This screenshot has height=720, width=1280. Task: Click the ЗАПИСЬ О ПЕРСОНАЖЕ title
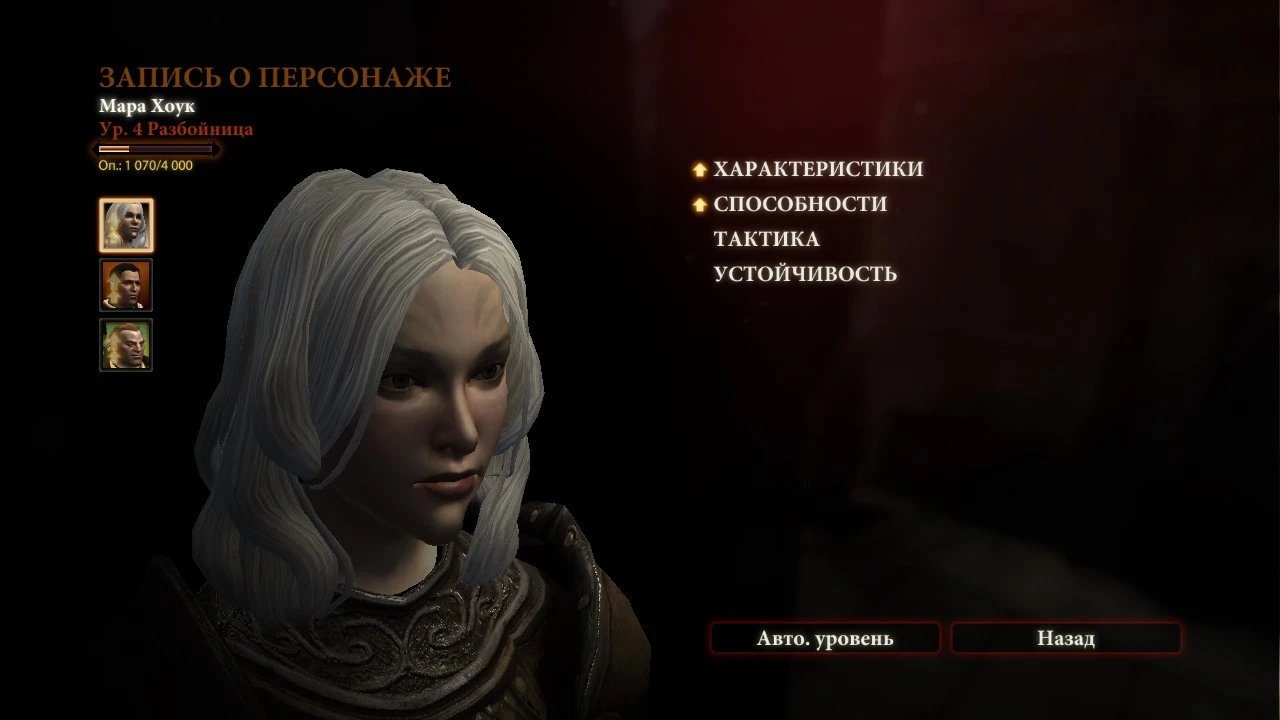click(x=274, y=76)
